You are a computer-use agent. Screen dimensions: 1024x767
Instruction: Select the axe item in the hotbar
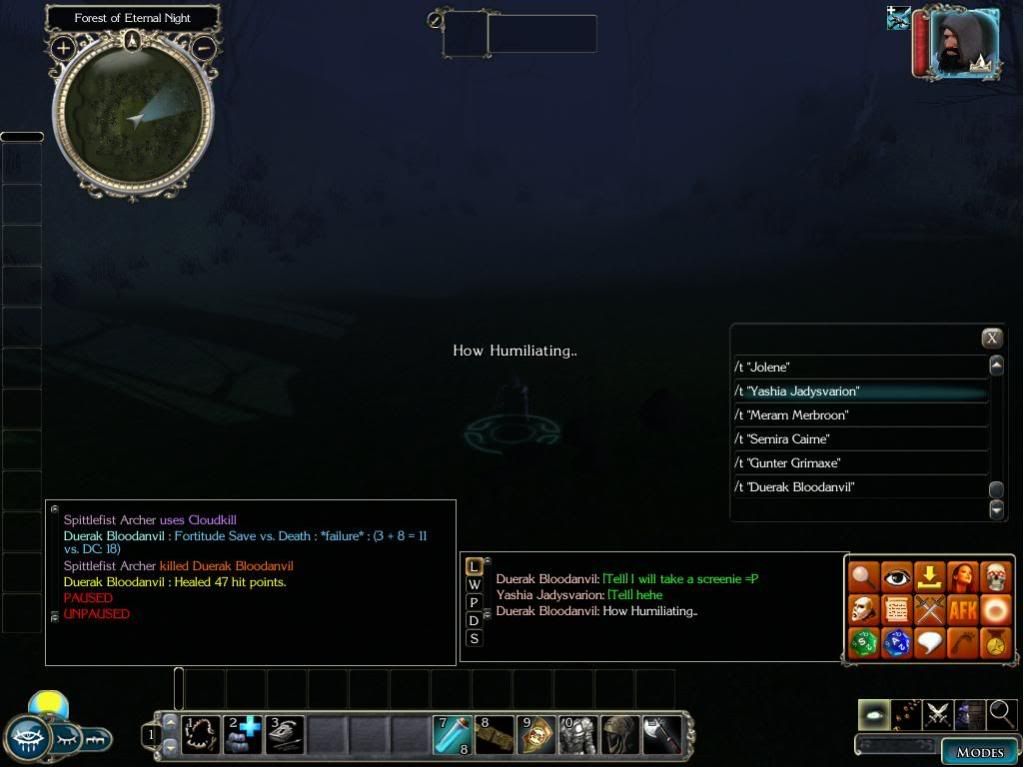(661, 735)
